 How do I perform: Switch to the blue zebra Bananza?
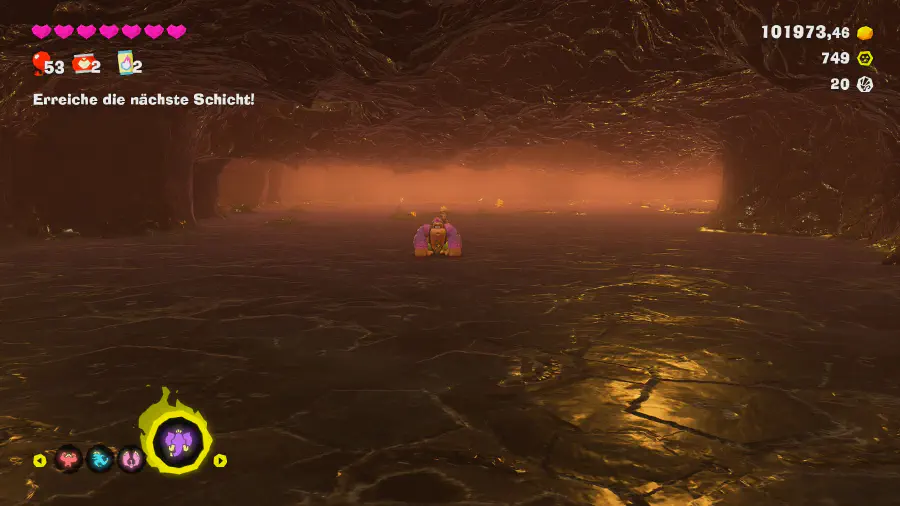tap(100, 459)
